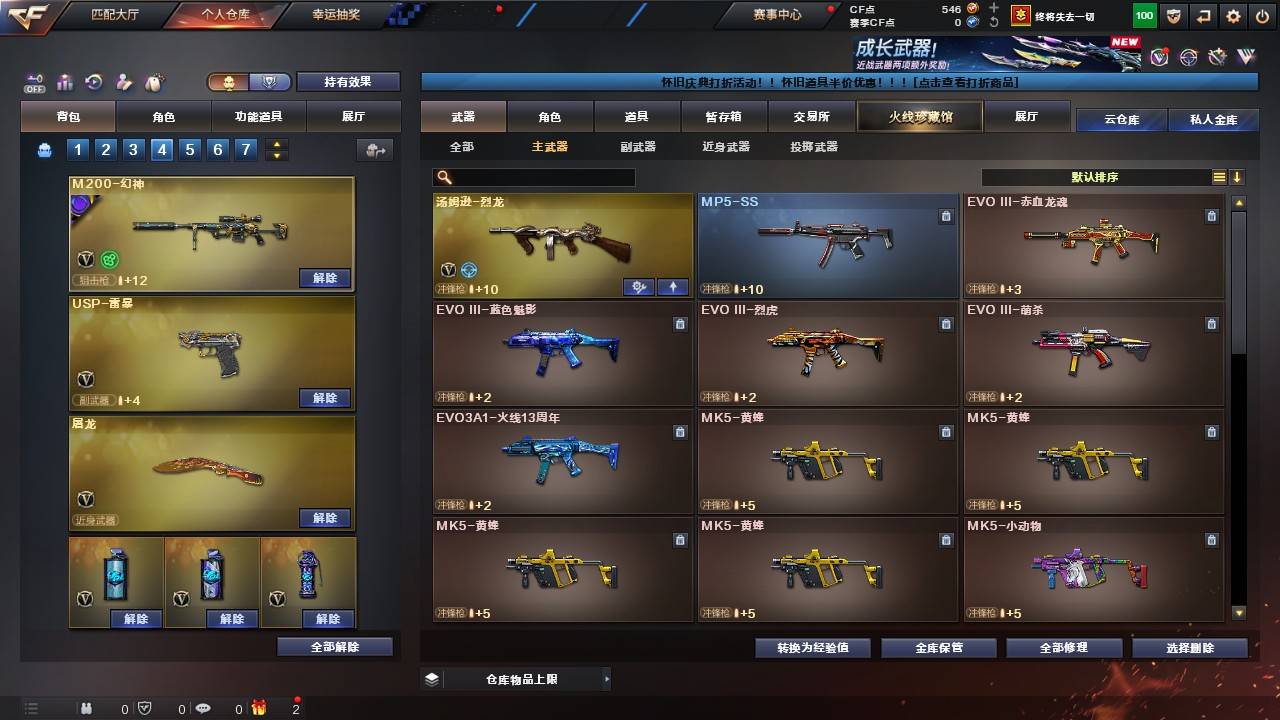
Task: Open the gift icon in the bottom bar
Action: click(x=260, y=708)
